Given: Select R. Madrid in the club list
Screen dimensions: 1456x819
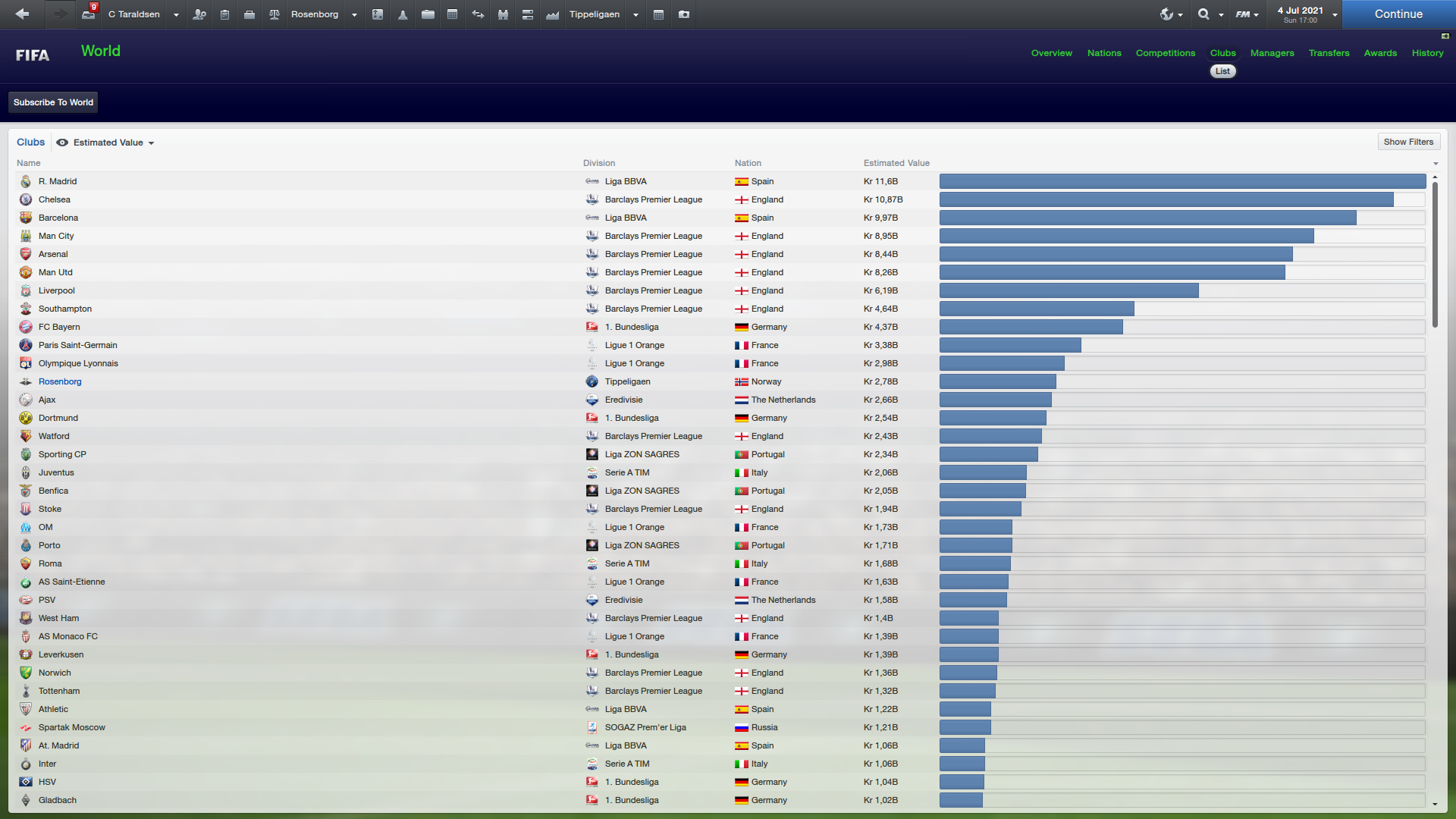Looking at the screenshot, I should [x=58, y=181].
